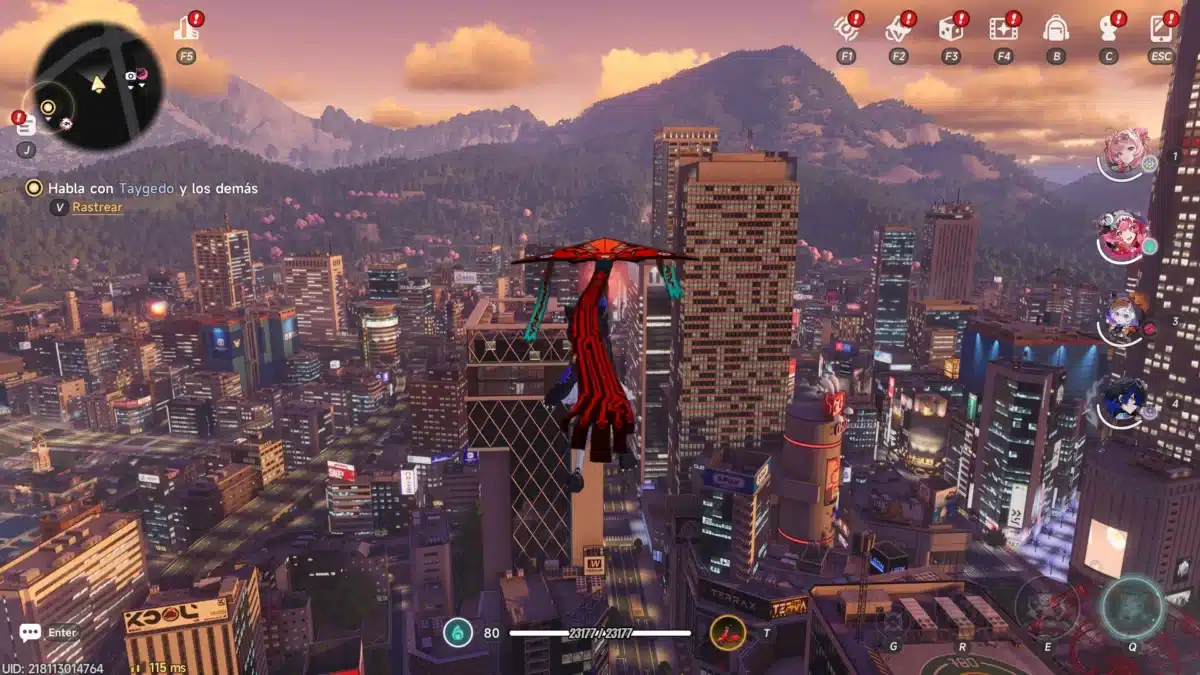Image resolution: width=1200 pixels, height=675 pixels.
Task: Open the circular minimap
Action: (97, 84)
